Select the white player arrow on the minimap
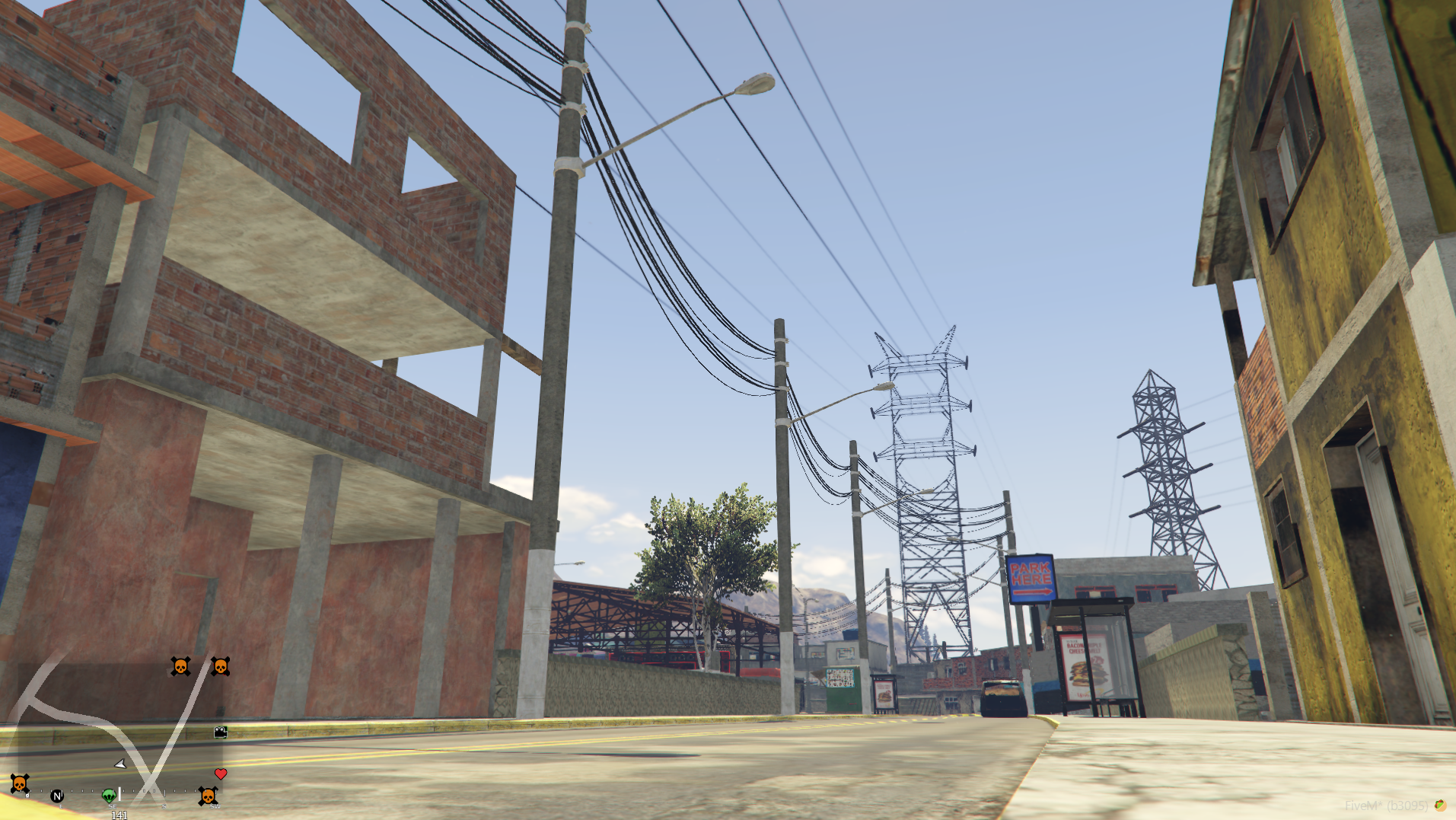This screenshot has width=1456, height=820. click(120, 764)
